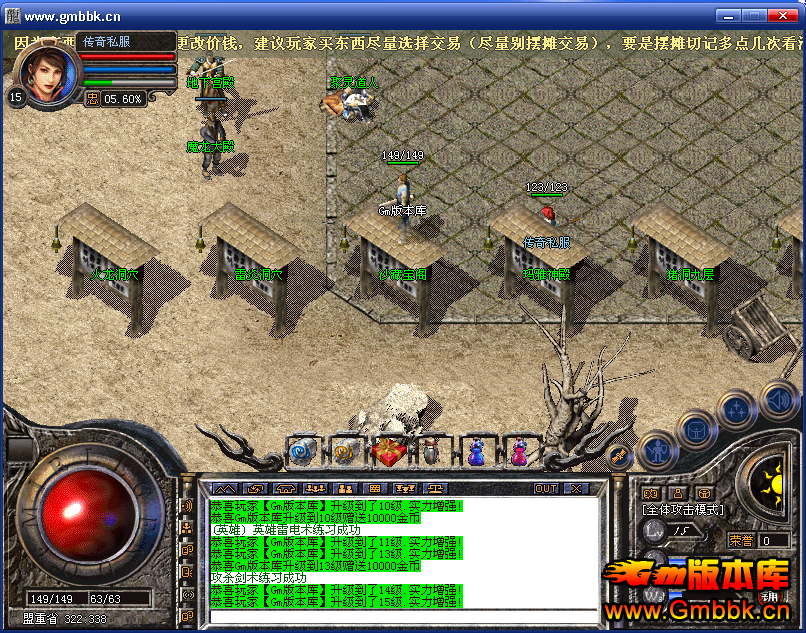Viewport: 806px width, 633px height.
Task: Open the character equipment panel button
Action: 659,451
